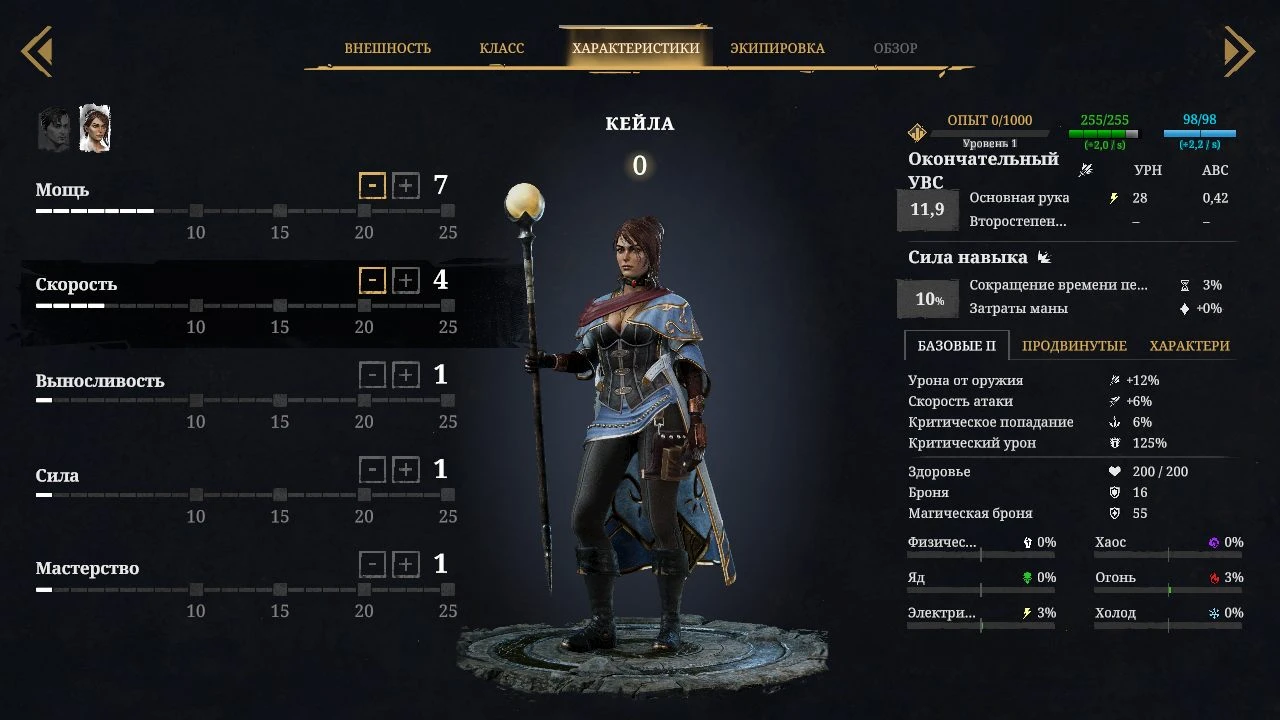Select the Характеристики tab
Image resolution: width=1280 pixels, height=720 pixels.
pos(635,48)
